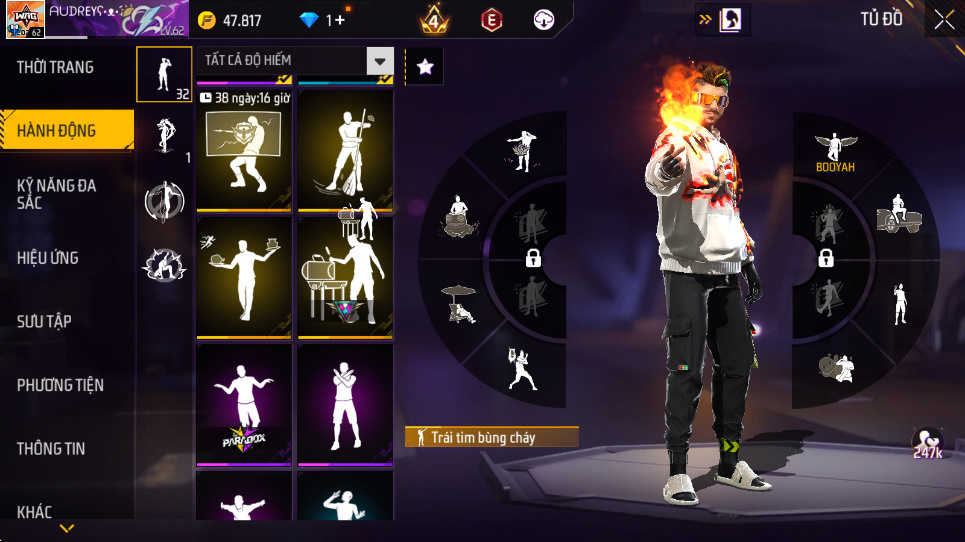Viewport: 965px width, 542px height.
Task: Switch to the Hiệu Ứng tab
Action: tap(48, 258)
